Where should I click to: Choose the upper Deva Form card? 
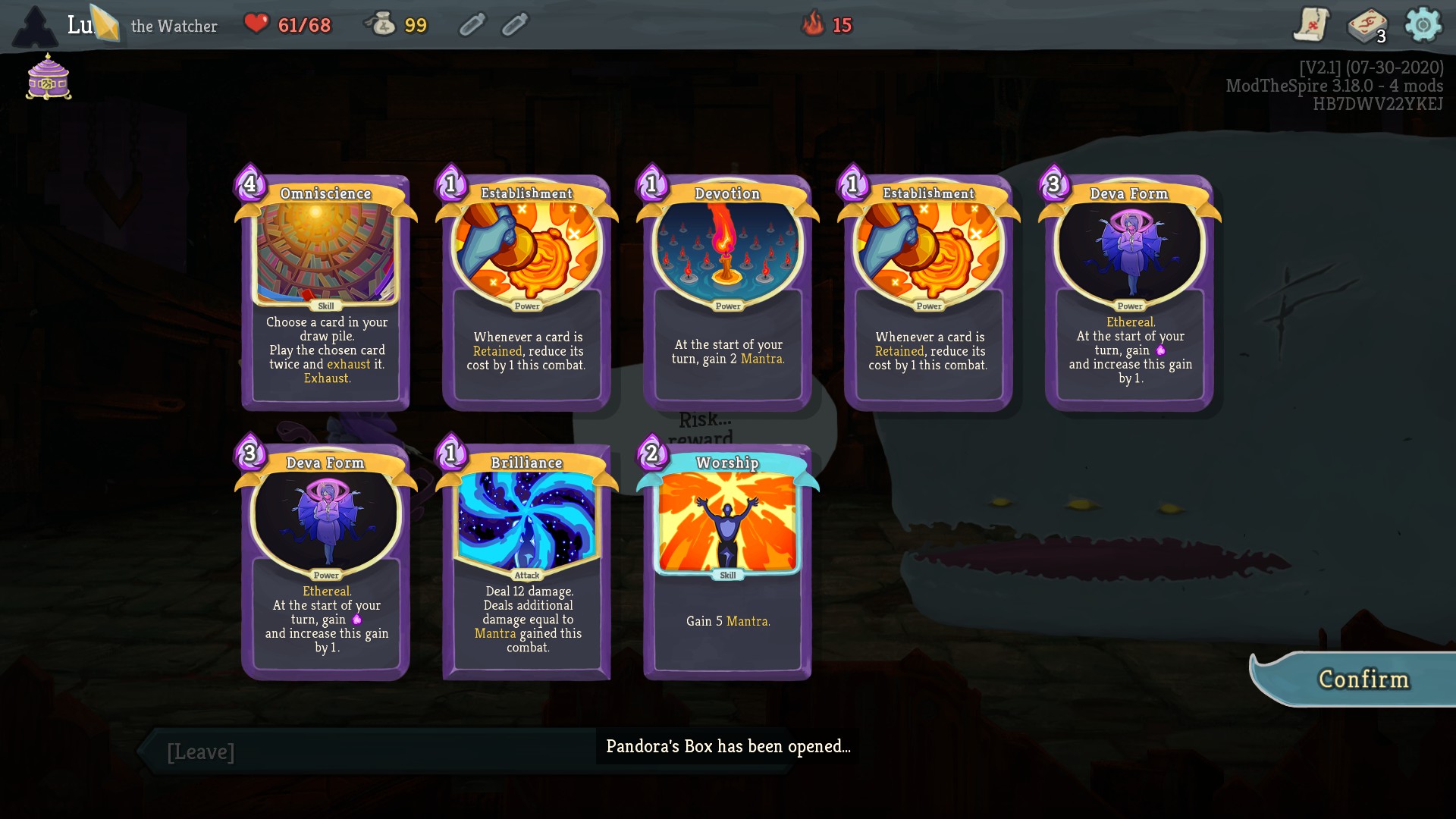1129,292
